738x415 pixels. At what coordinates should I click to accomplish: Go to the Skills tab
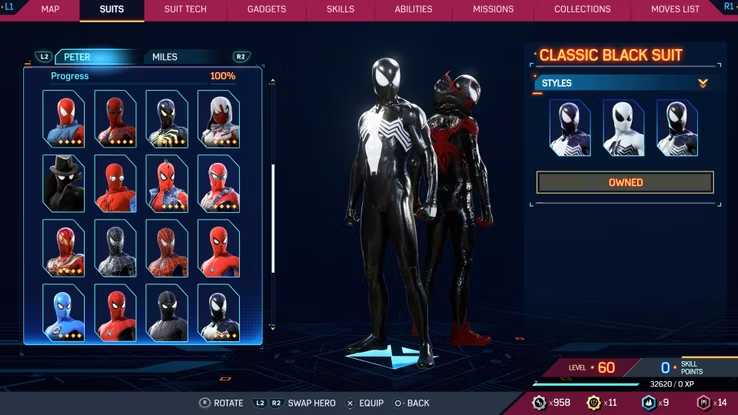pyautogui.click(x=340, y=9)
